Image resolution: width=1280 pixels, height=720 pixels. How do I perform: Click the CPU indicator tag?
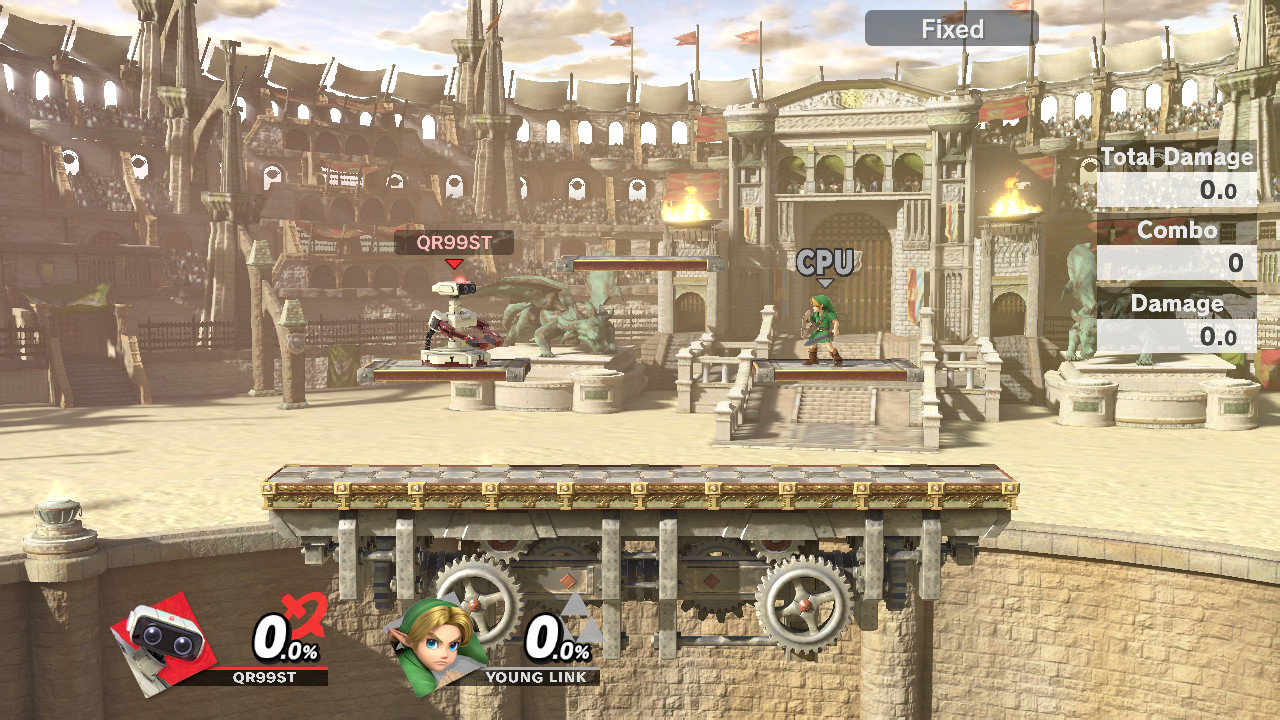825,263
